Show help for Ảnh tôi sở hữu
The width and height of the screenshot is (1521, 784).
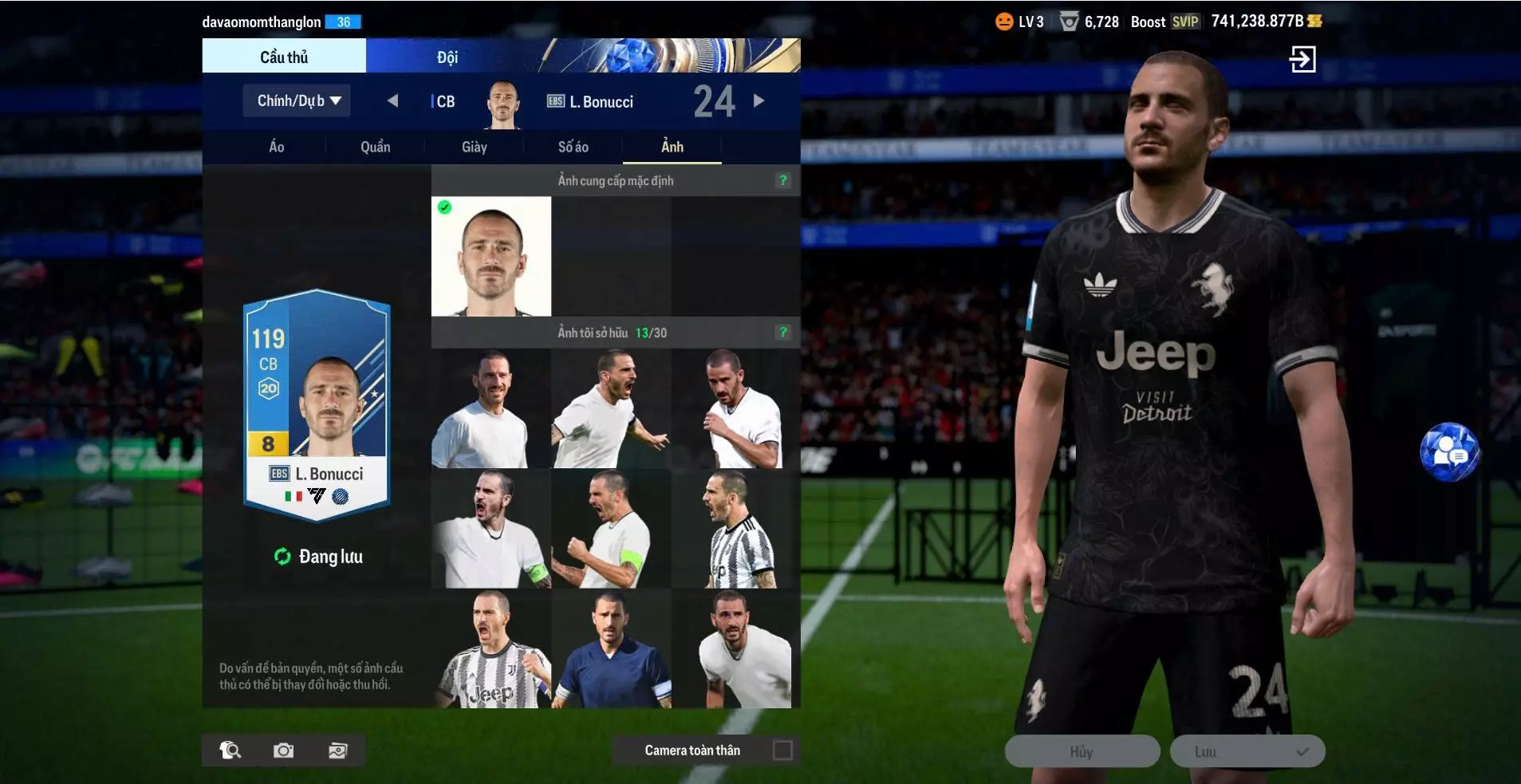(x=783, y=332)
